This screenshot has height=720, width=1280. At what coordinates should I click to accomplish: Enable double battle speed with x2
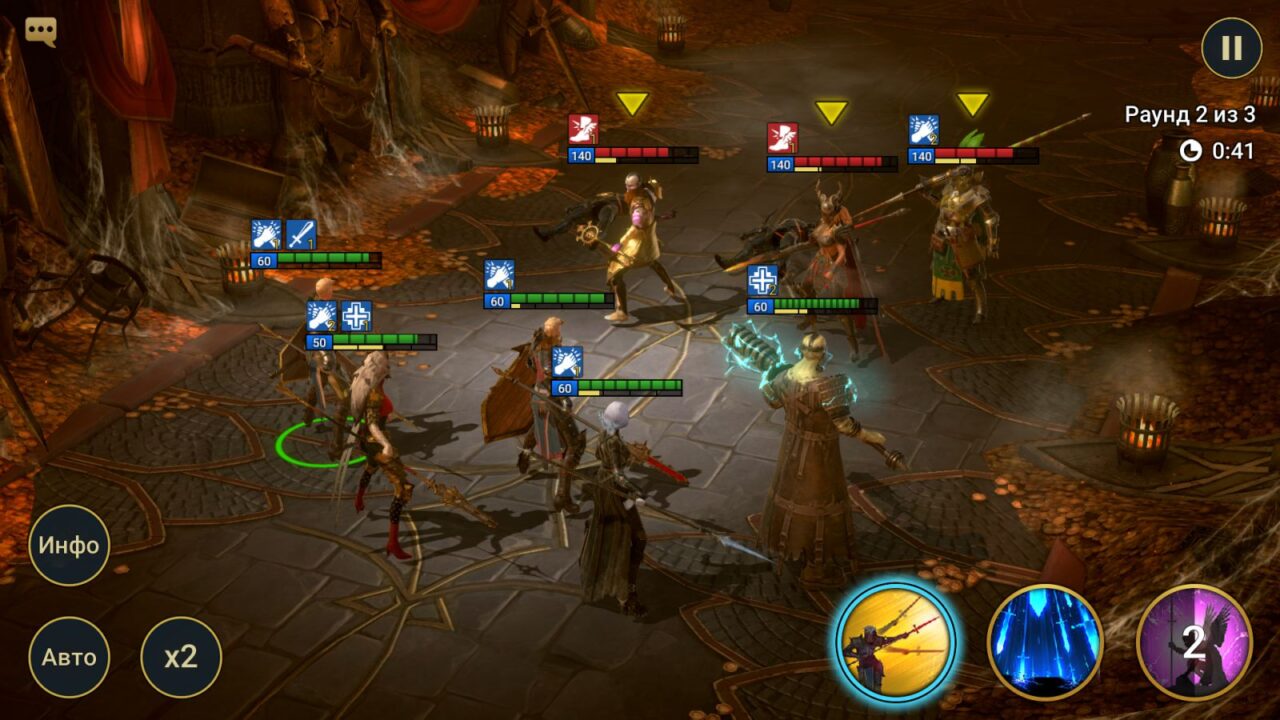tap(180, 657)
